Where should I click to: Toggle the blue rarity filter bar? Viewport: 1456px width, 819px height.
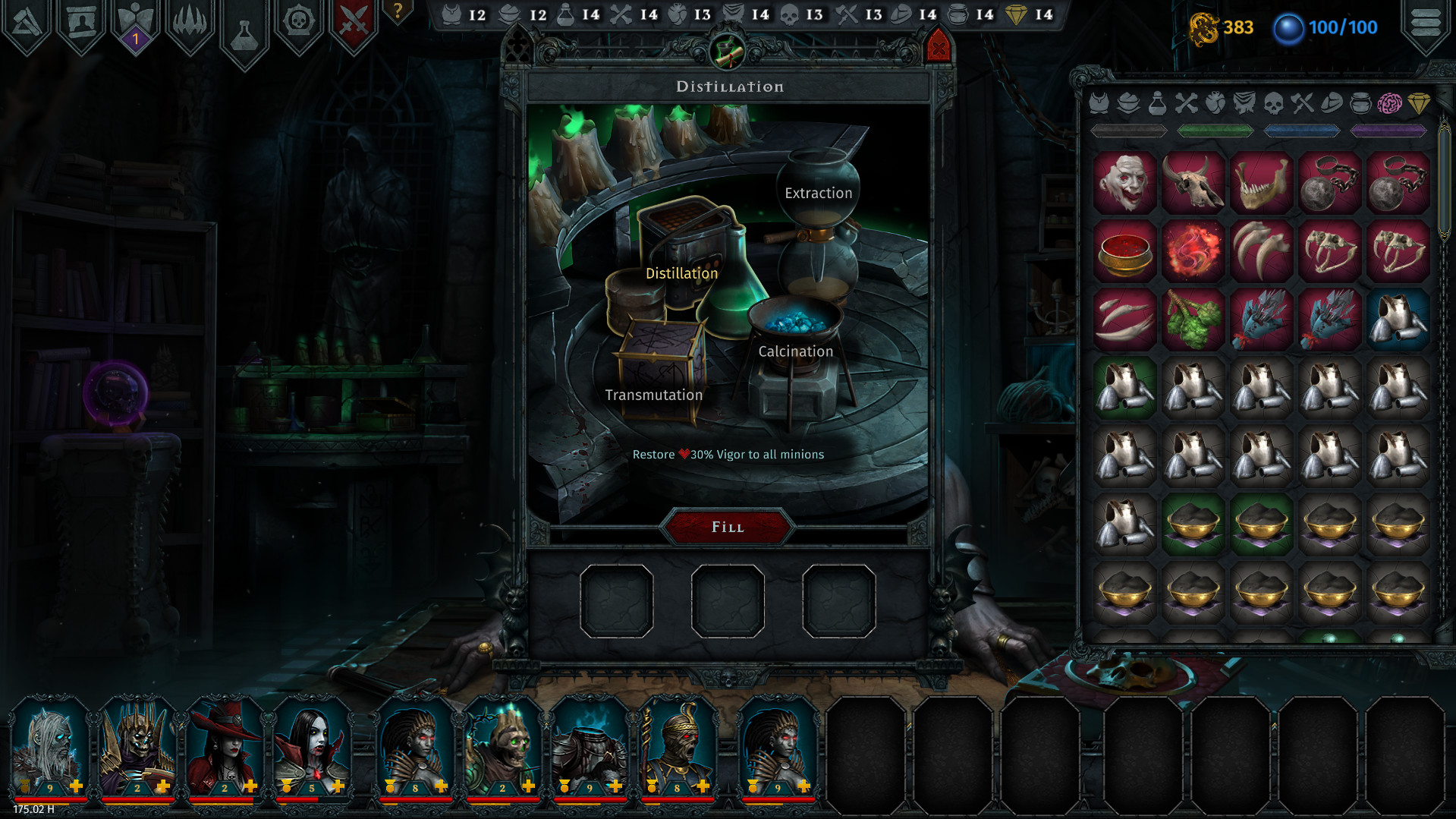(x=1300, y=131)
